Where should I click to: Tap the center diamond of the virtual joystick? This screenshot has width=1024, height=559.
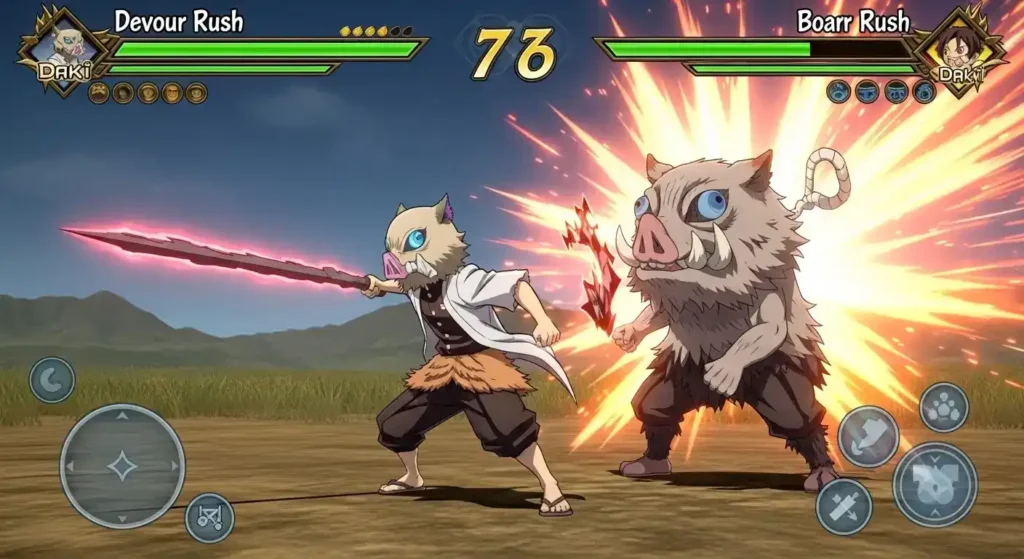tap(122, 466)
